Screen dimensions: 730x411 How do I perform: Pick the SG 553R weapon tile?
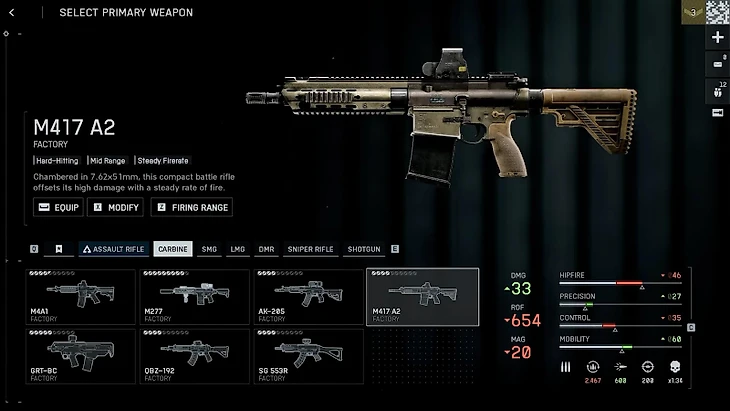point(308,356)
